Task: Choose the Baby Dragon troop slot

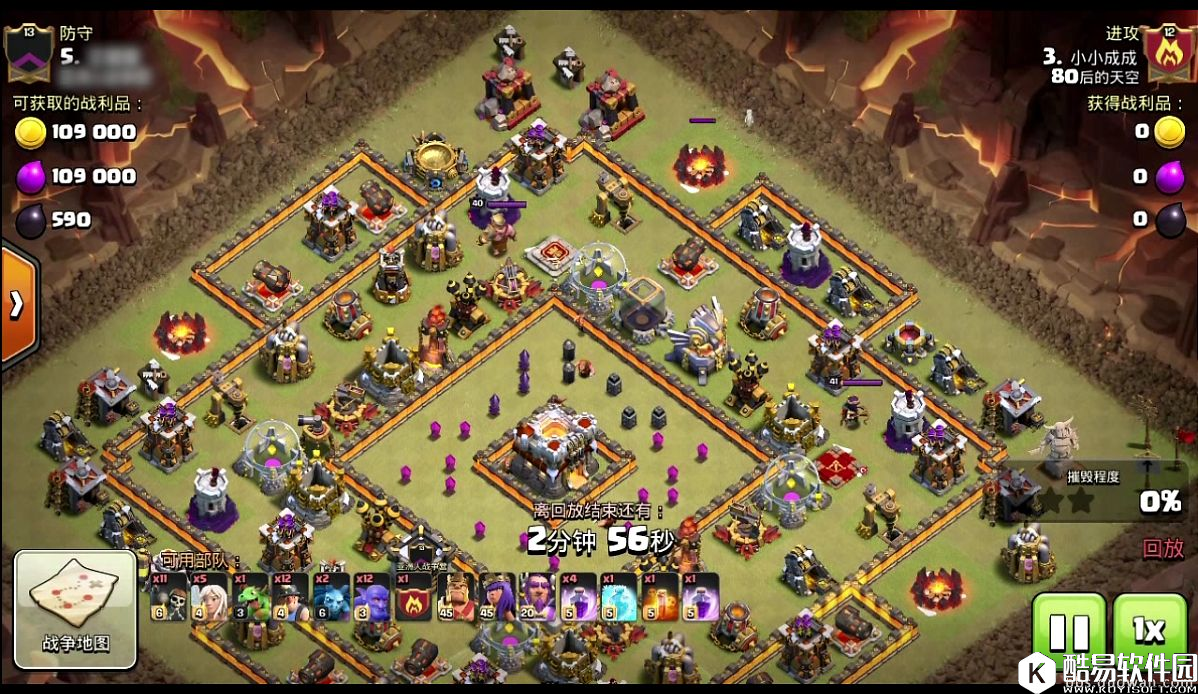Action: click(251, 597)
